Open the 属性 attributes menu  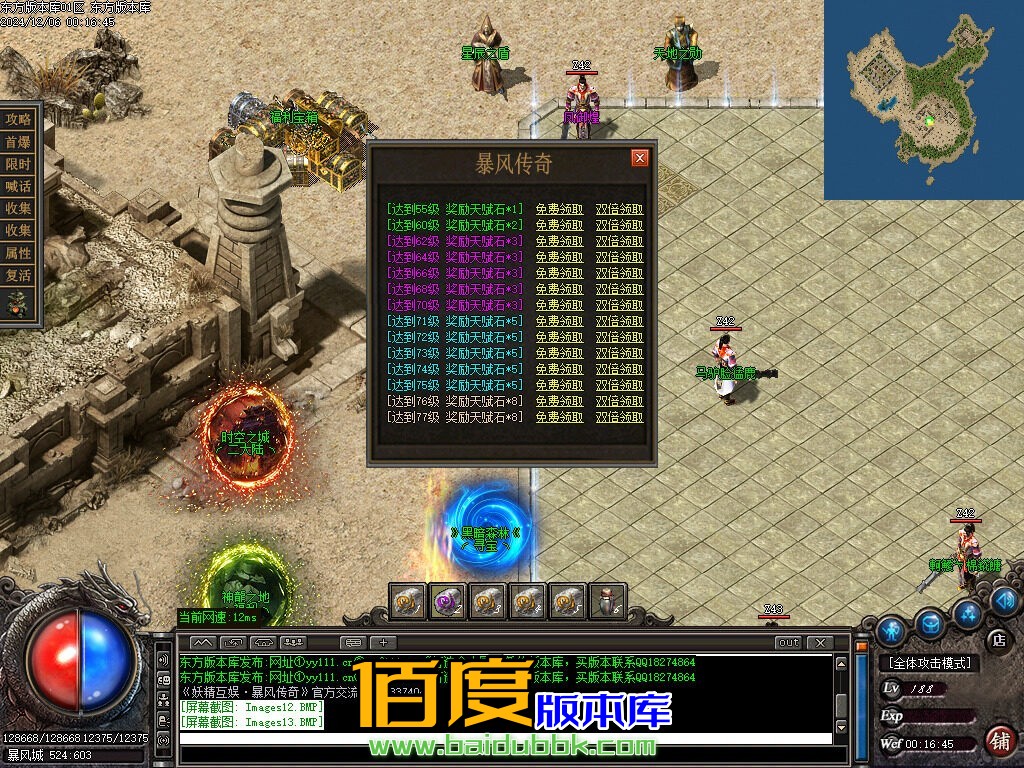(x=19, y=253)
